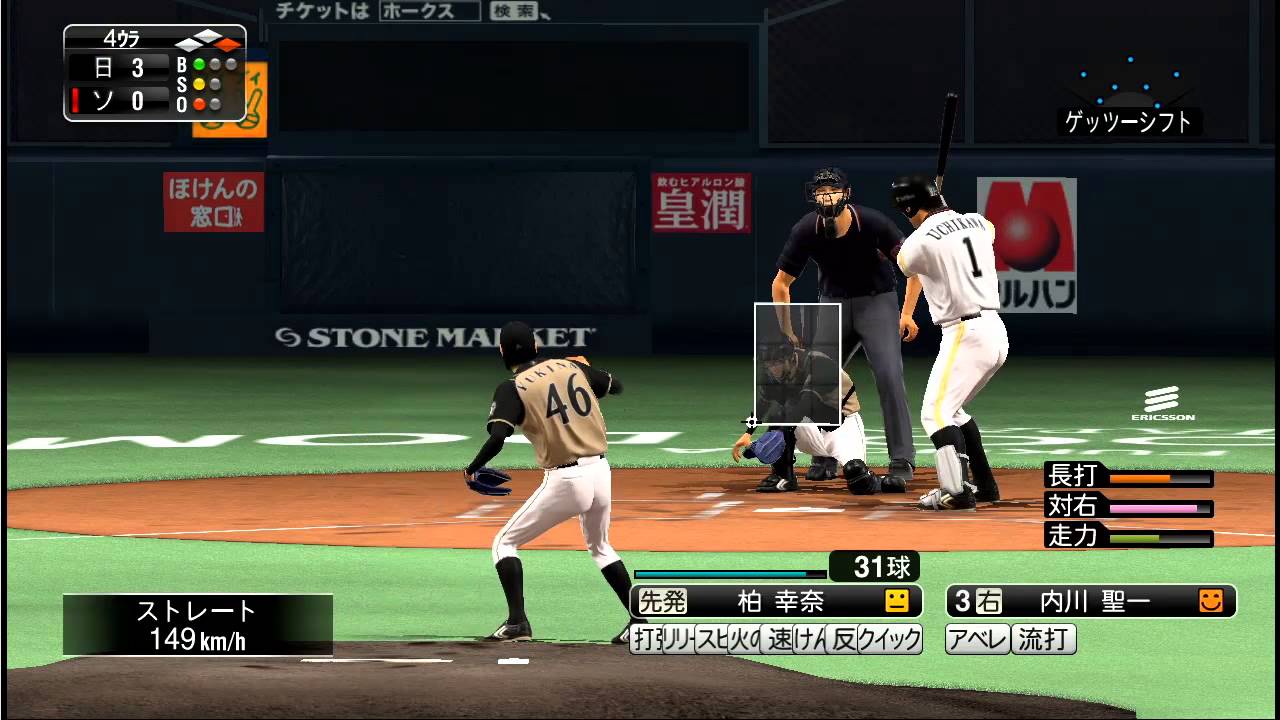Click the アベレ batter skill tag
Viewport: 1280px width, 720px height.
point(978,639)
